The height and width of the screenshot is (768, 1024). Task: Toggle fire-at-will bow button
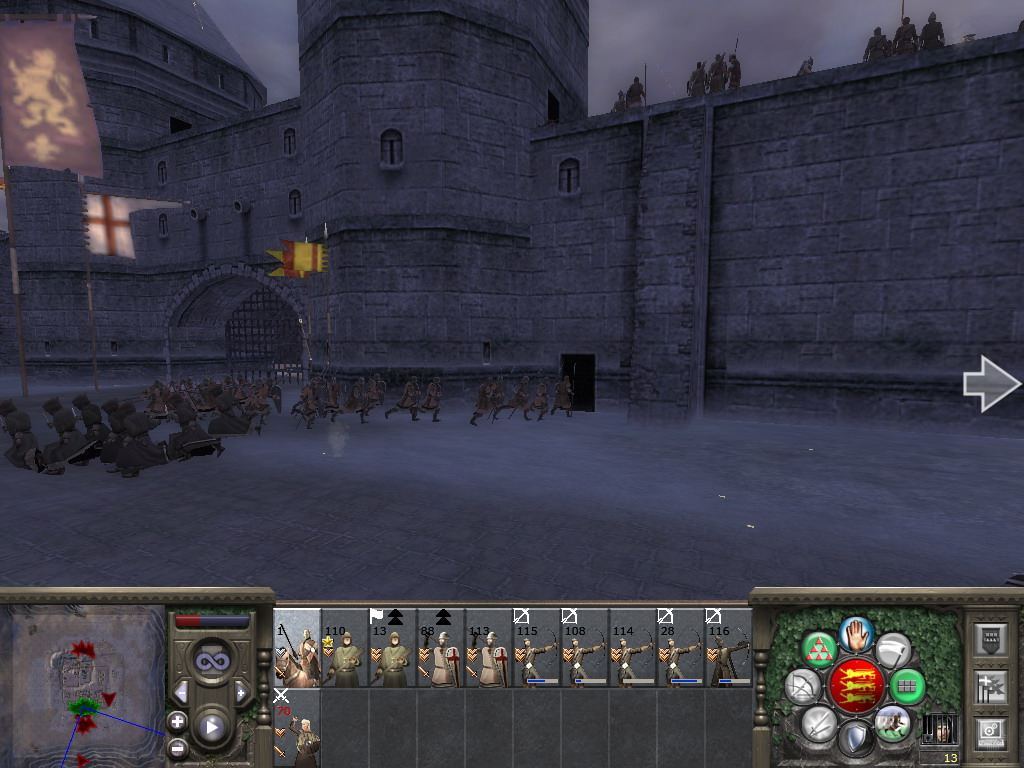click(x=803, y=686)
